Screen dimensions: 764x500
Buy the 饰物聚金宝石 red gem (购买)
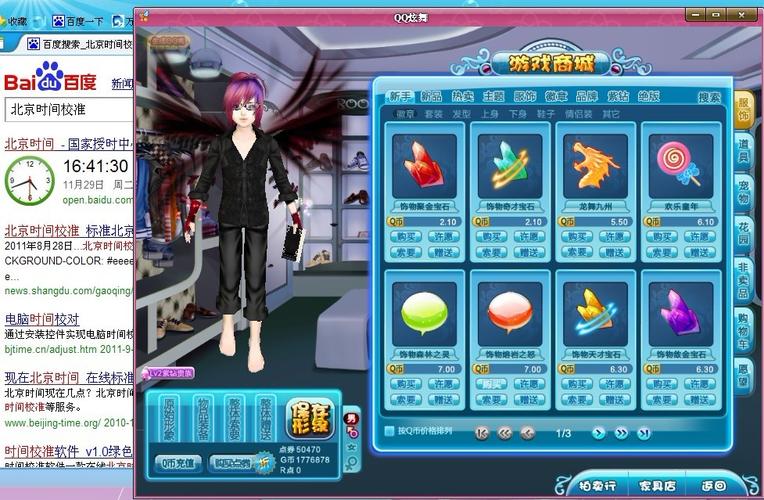pos(406,237)
